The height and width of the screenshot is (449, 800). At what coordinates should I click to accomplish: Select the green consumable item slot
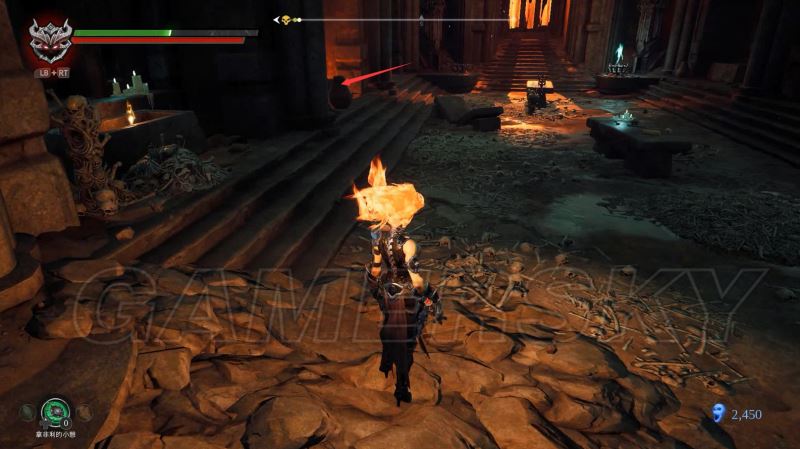(55, 410)
